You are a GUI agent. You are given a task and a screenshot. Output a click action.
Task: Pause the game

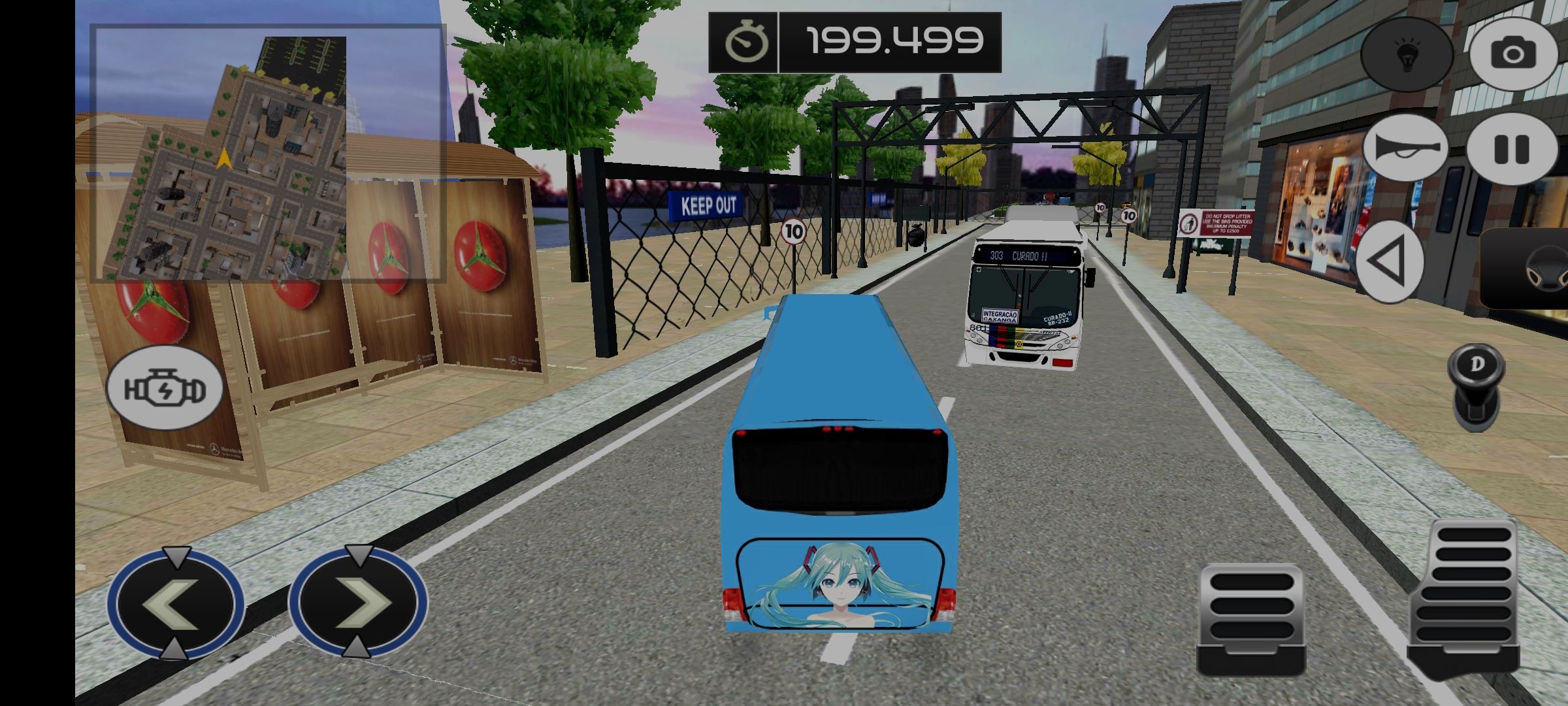click(1512, 149)
